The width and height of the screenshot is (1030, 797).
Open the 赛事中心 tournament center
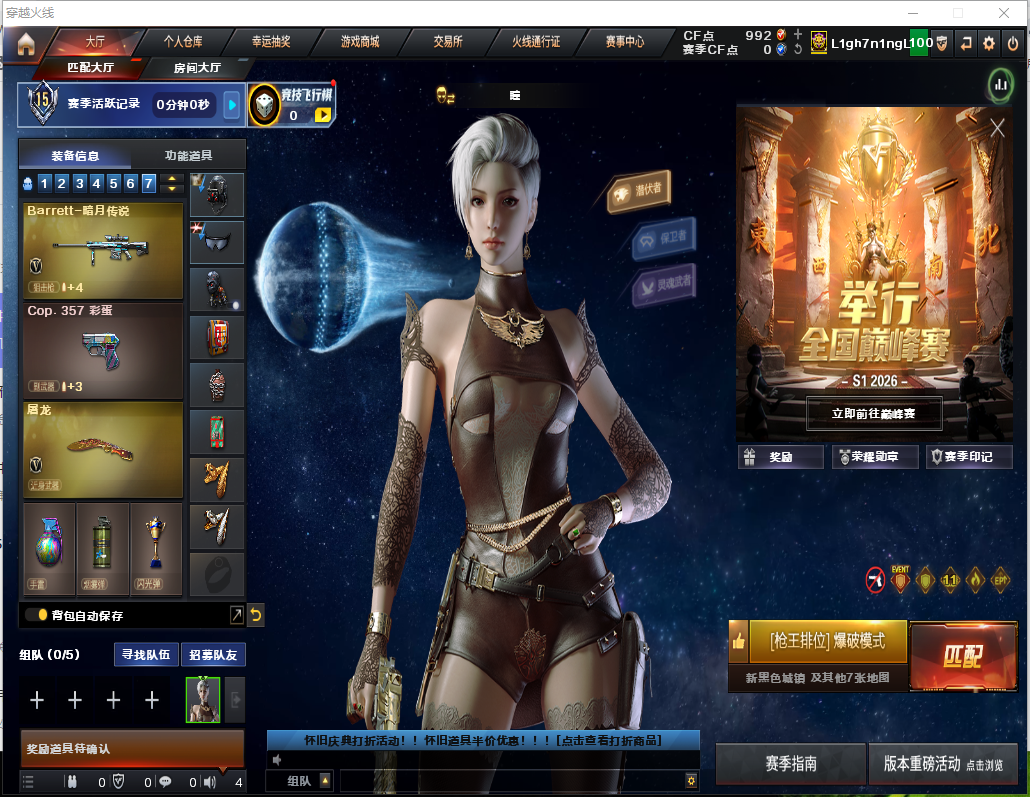(x=625, y=42)
